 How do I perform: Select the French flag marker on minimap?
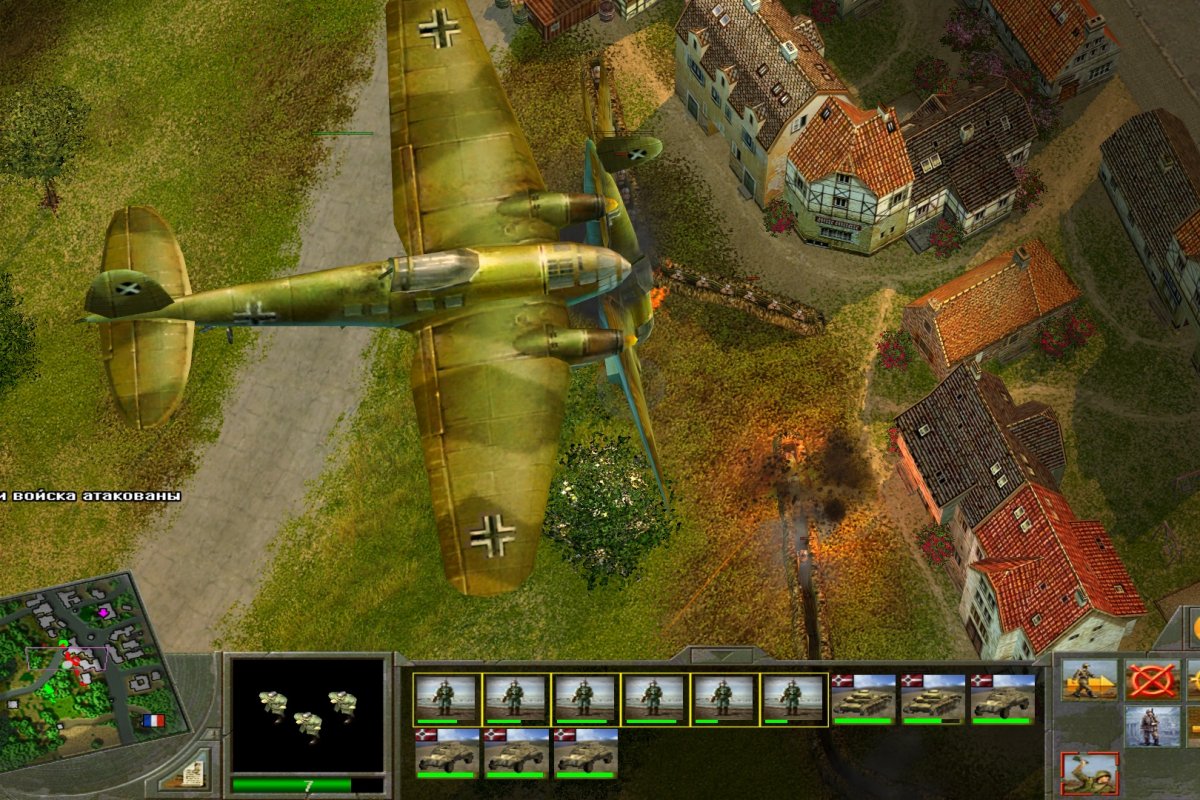154,719
